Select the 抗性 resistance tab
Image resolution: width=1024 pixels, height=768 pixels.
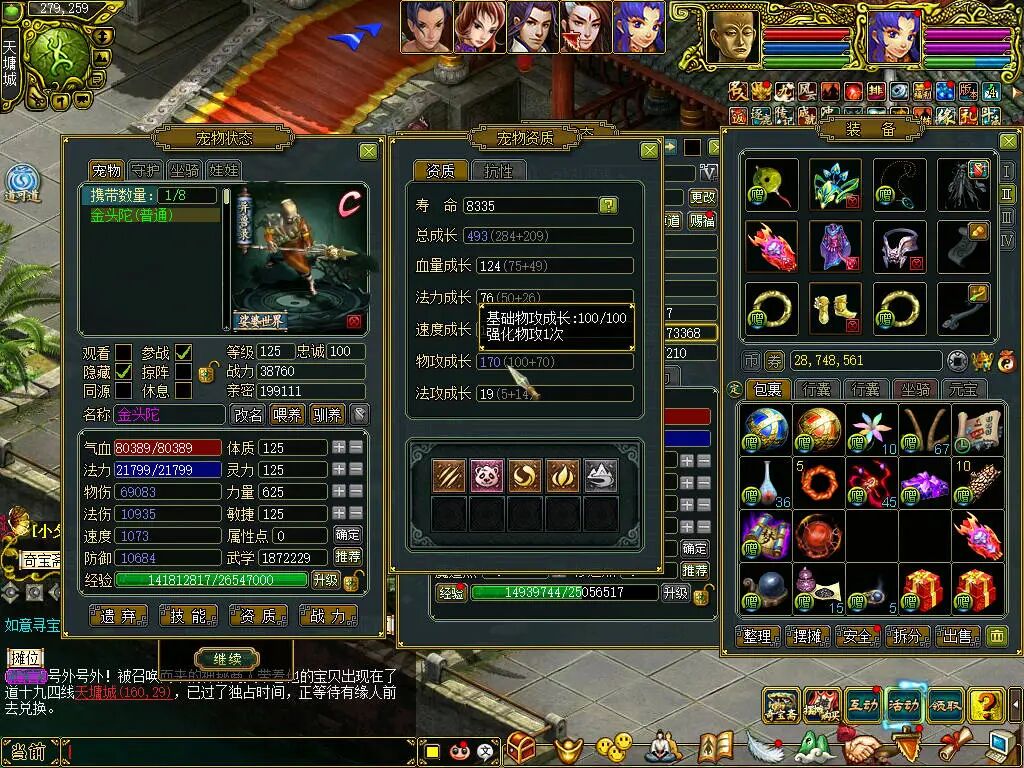coord(498,171)
